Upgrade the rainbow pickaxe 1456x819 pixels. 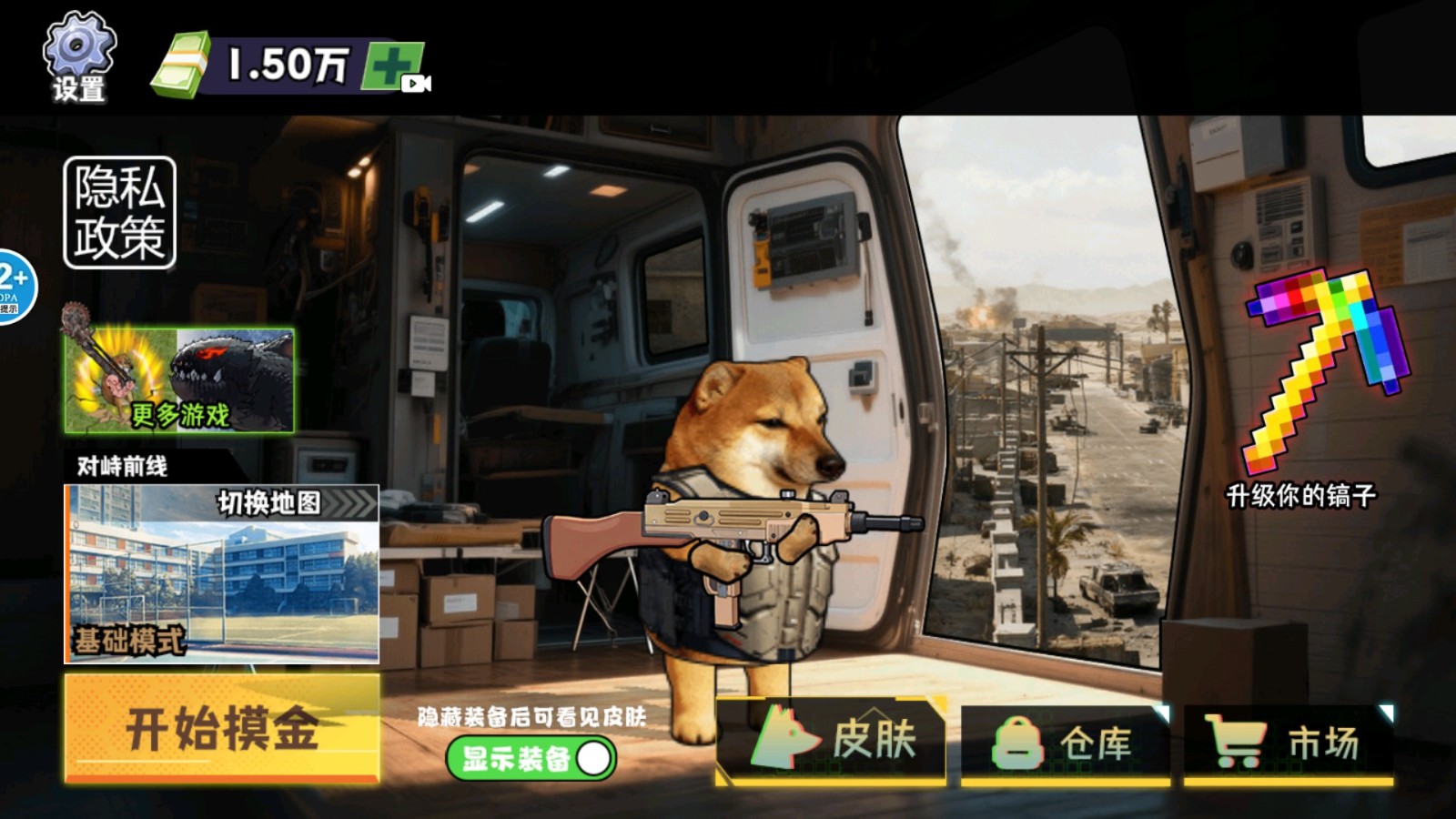click(x=1321, y=373)
